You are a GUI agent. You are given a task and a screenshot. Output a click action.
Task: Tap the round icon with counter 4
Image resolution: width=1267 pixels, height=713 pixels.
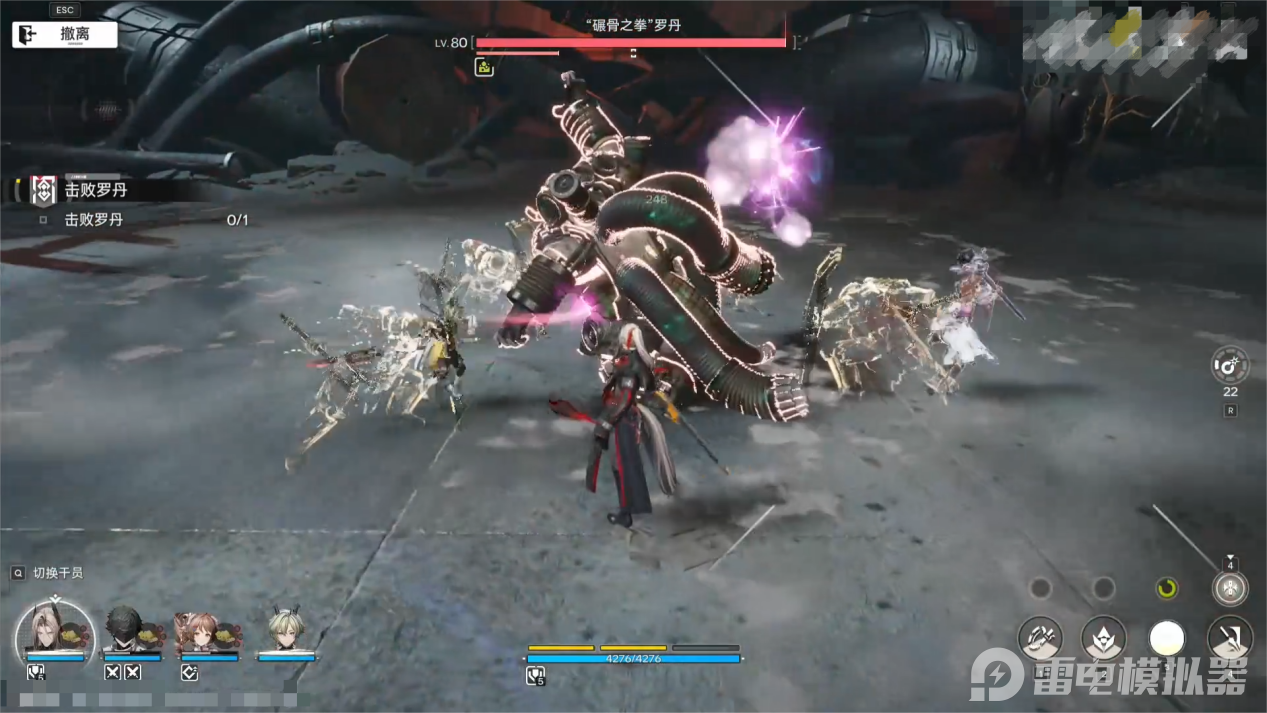point(1230,588)
